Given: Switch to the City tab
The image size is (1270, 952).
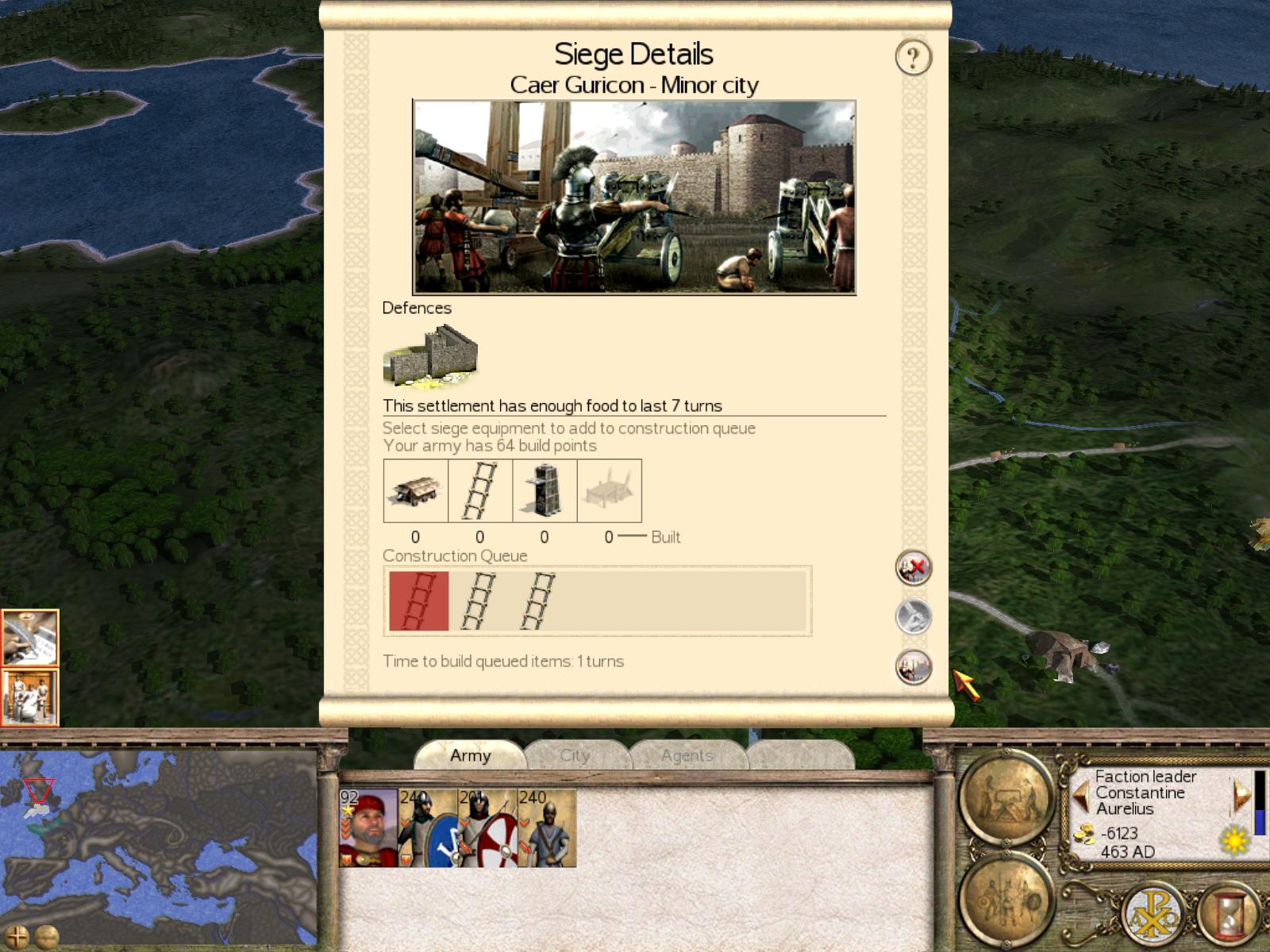Looking at the screenshot, I should point(575,755).
